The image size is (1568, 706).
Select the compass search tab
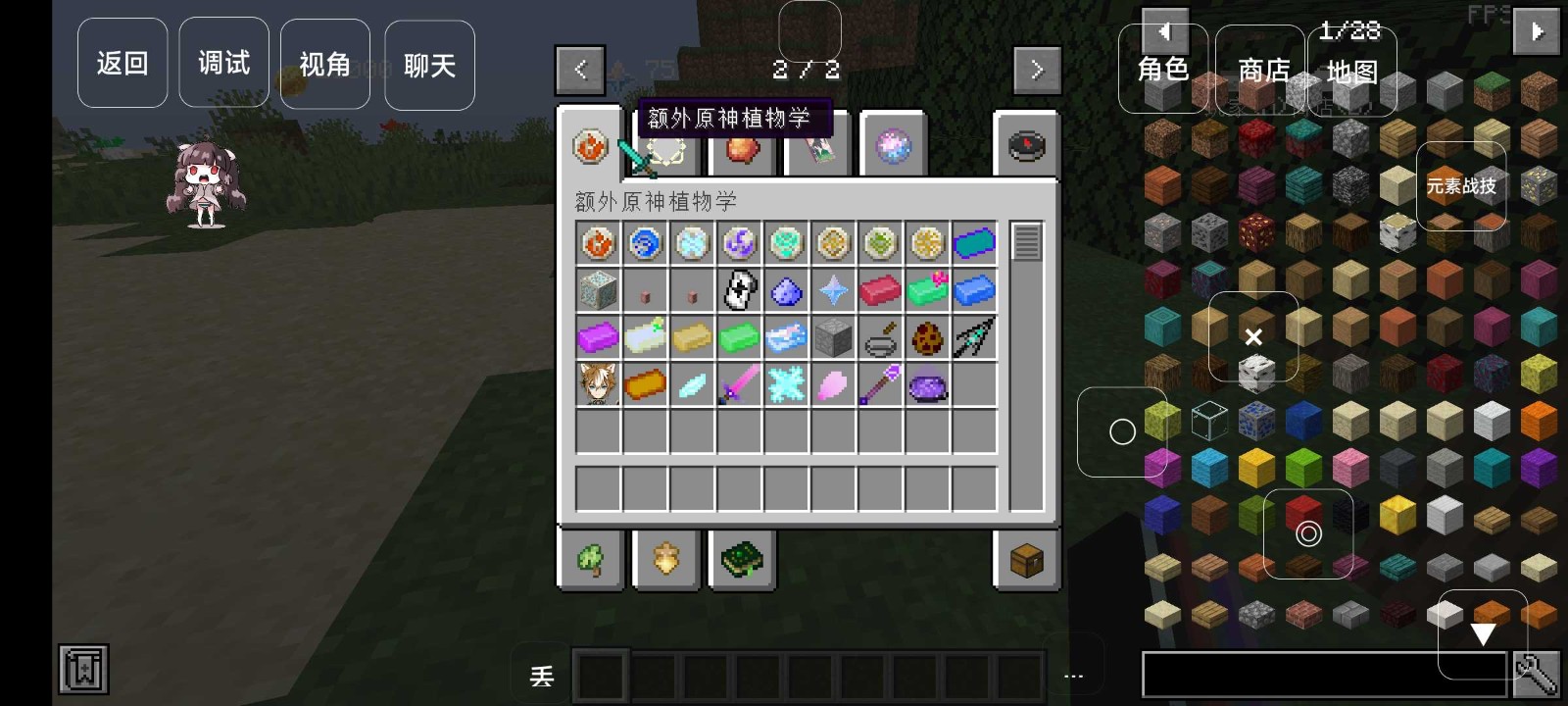[1026, 146]
